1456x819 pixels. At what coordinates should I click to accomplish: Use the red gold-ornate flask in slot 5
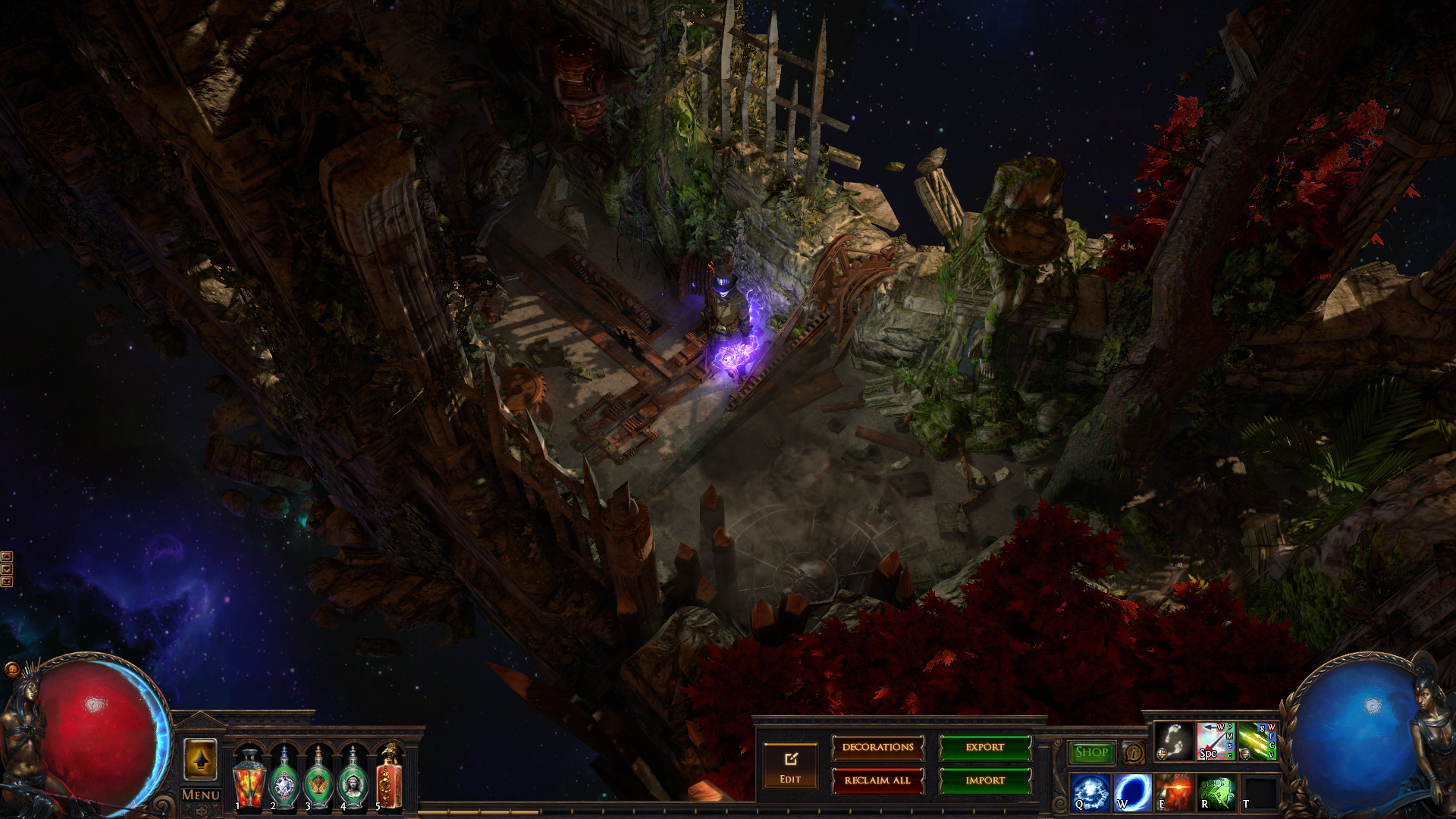pos(388,780)
